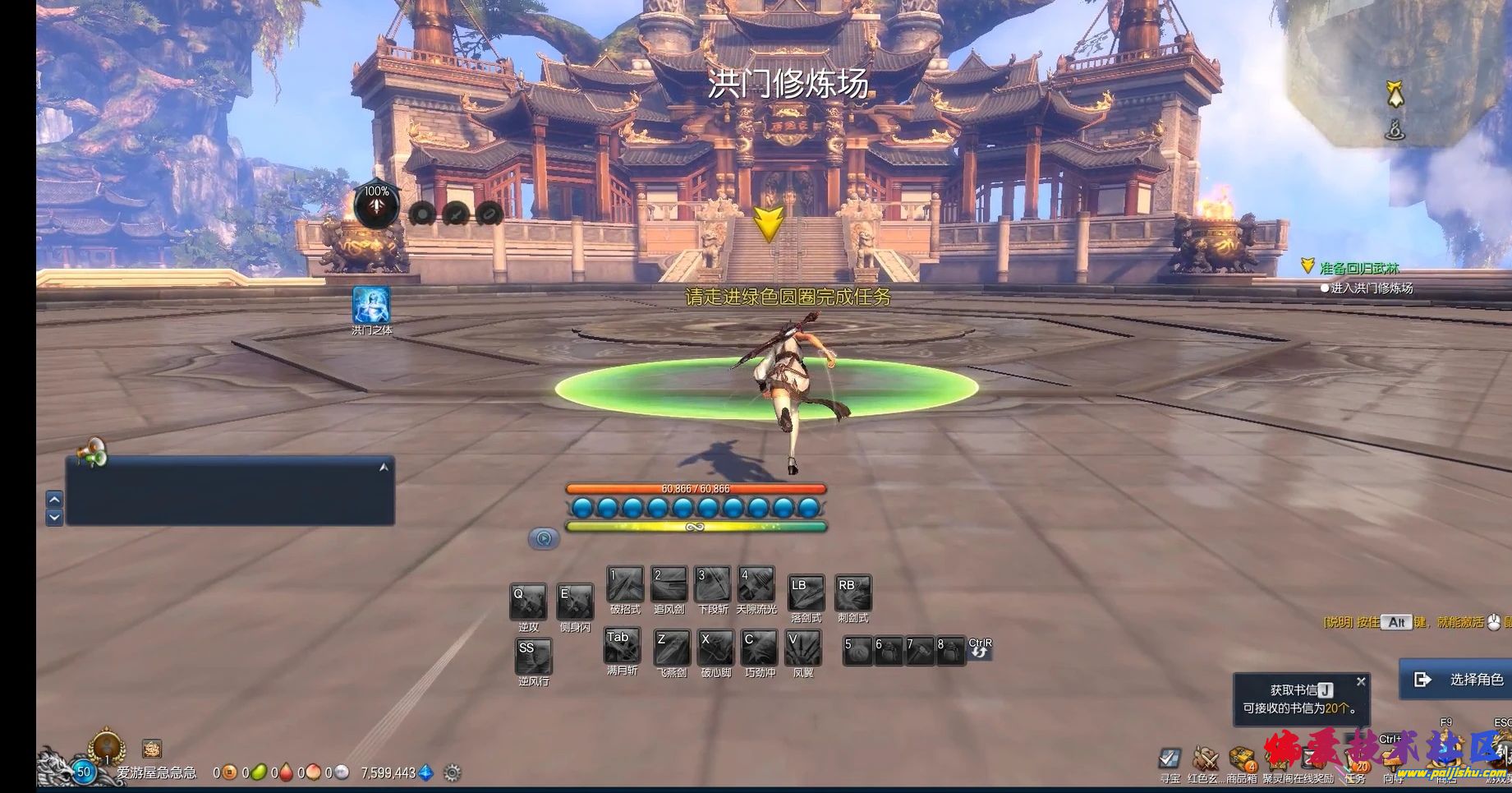Viewport: 1512px width, 793px height.
Task: Open the 寻宝 treasure hunt icon
Action: (x=1170, y=758)
